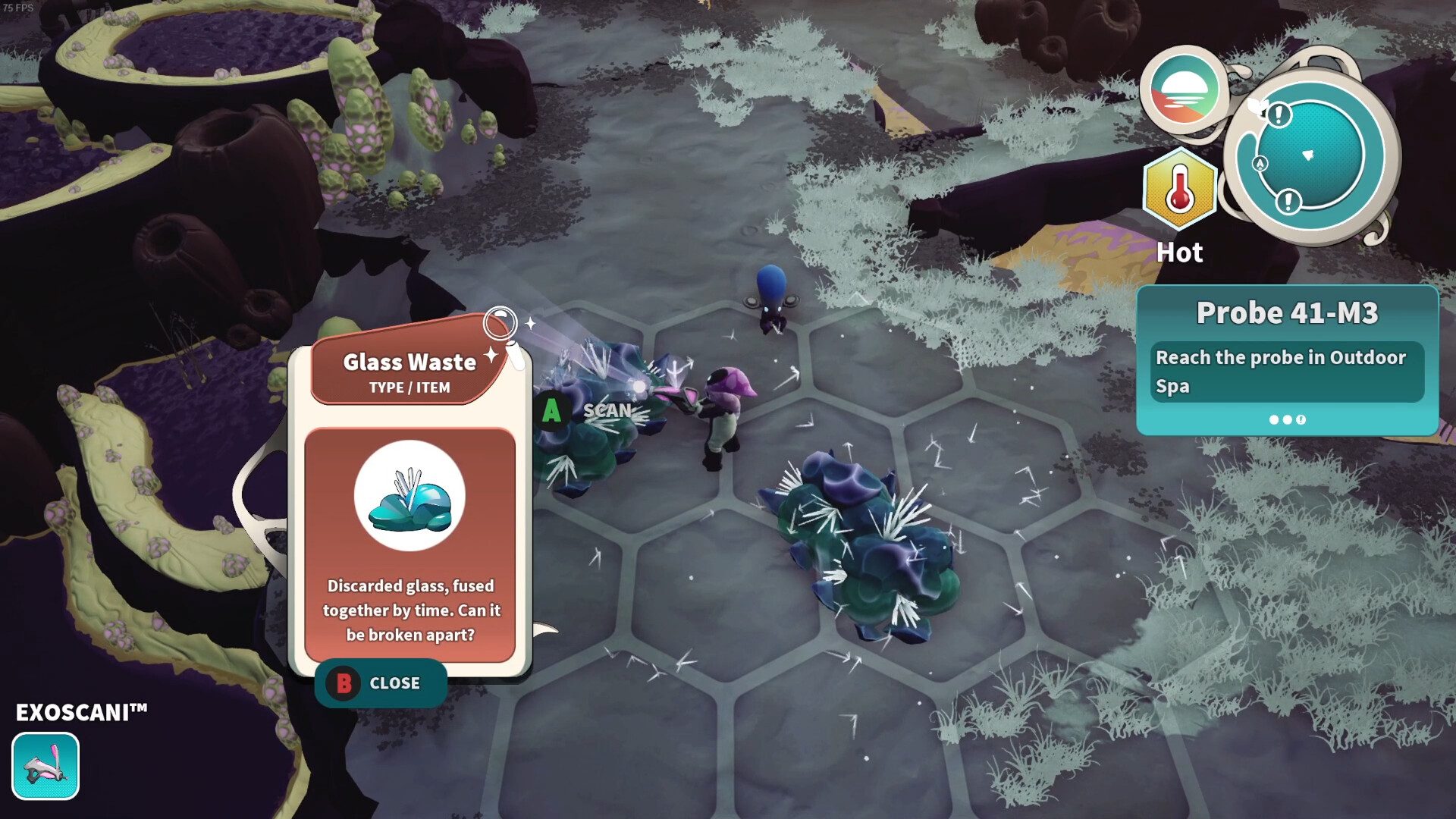
Task: Click the Probe 41-M3 quest title
Action: pyautogui.click(x=1287, y=312)
